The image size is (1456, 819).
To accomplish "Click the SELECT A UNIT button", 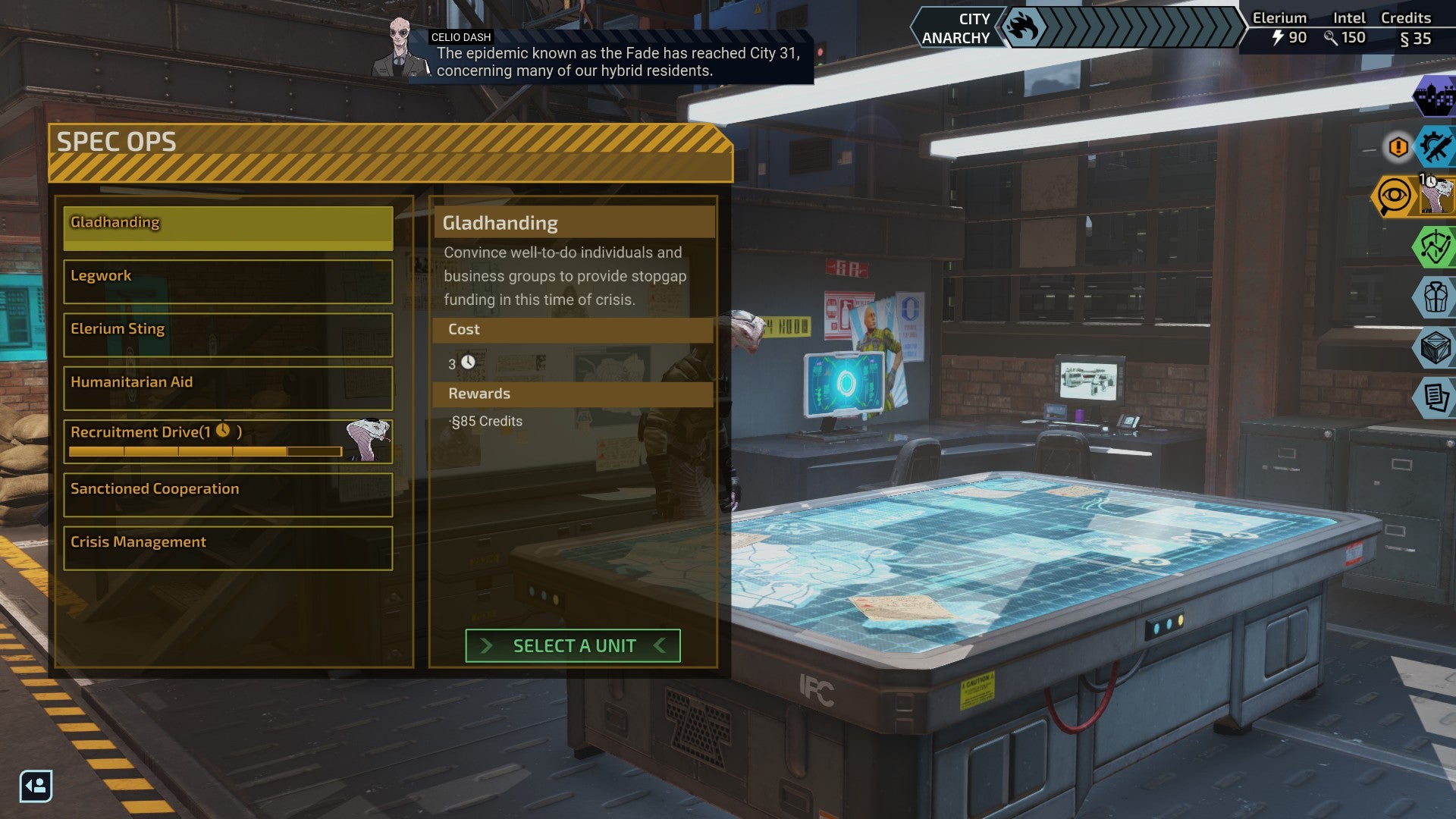I will [x=573, y=645].
